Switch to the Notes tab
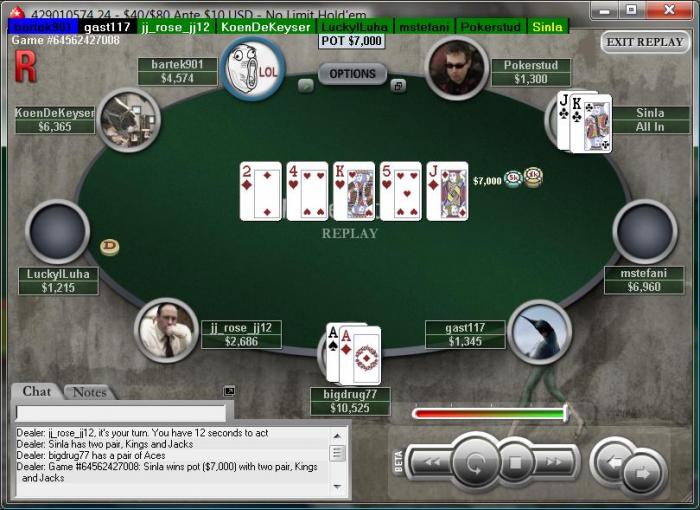 point(89,392)
